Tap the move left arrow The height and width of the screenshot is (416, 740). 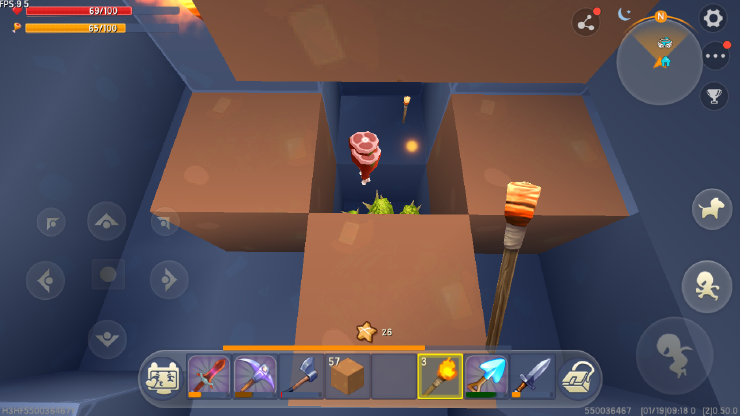pos(46,280)
